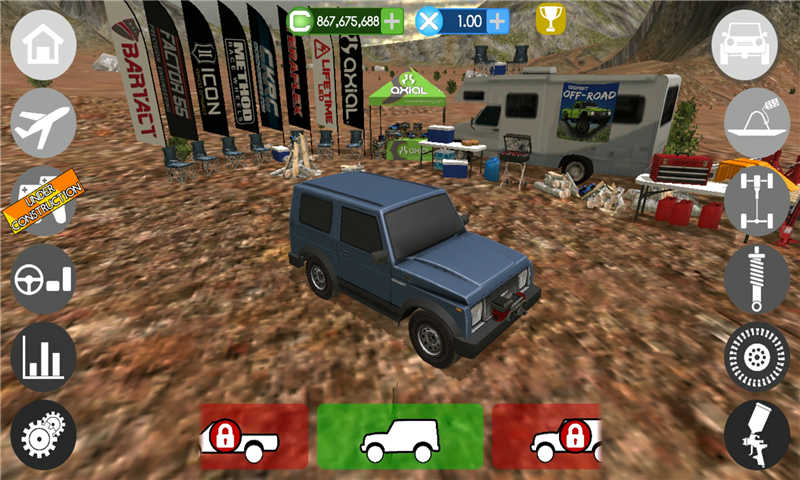The height and width of the screenshot is (480, 800).
Task: Open the vehicle body selection
Action: (x=745, y=46)
